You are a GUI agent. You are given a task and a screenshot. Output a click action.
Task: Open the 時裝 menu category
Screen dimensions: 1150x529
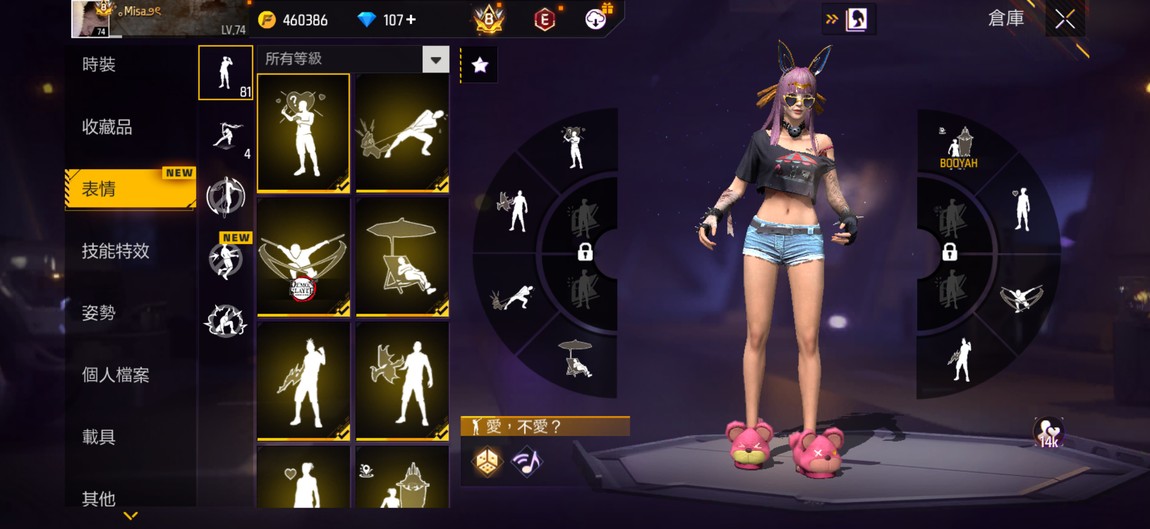(x=99, y=65)
